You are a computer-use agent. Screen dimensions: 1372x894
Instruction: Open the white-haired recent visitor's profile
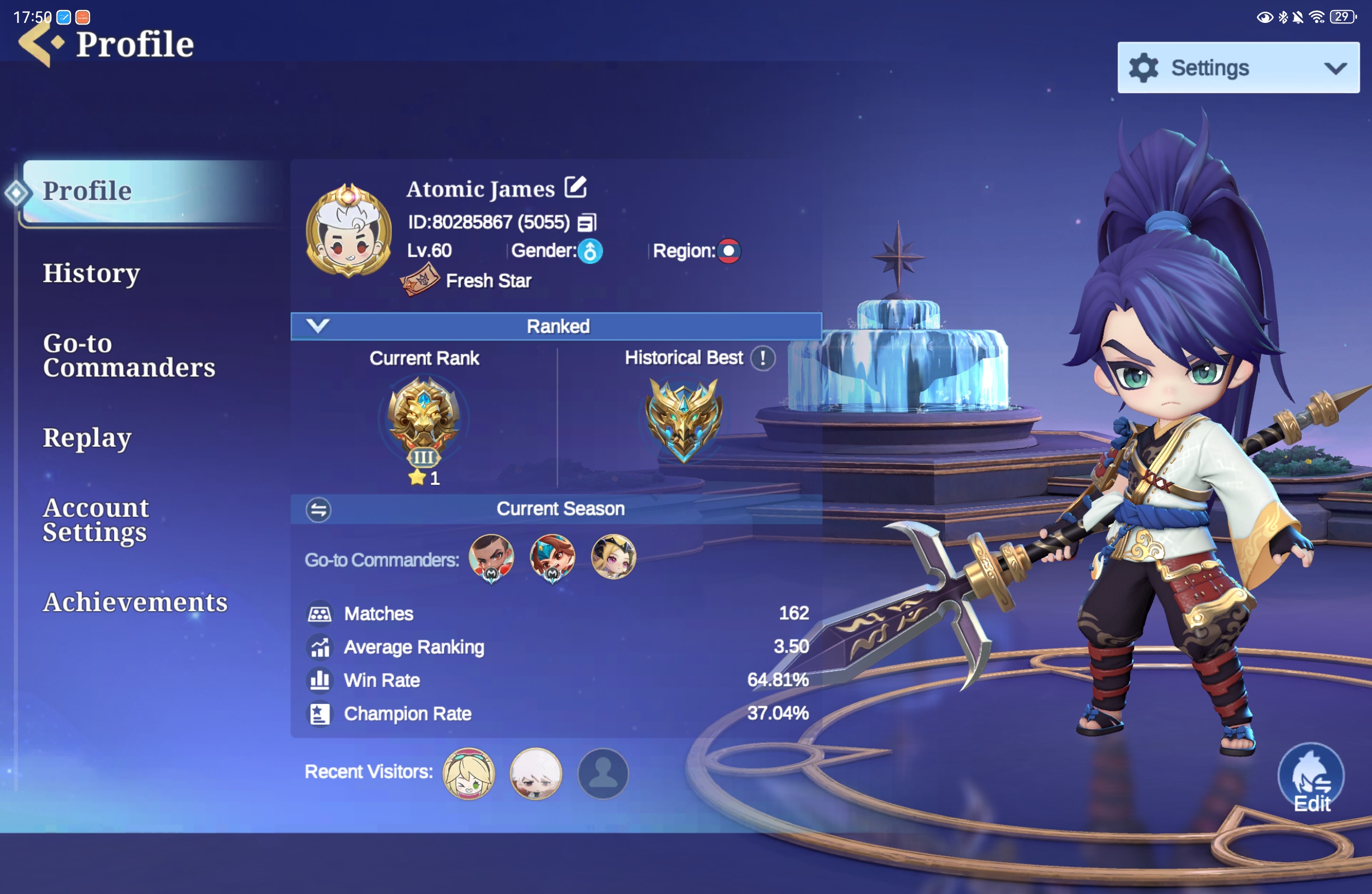pyautogui.click(x=536, y=773)
